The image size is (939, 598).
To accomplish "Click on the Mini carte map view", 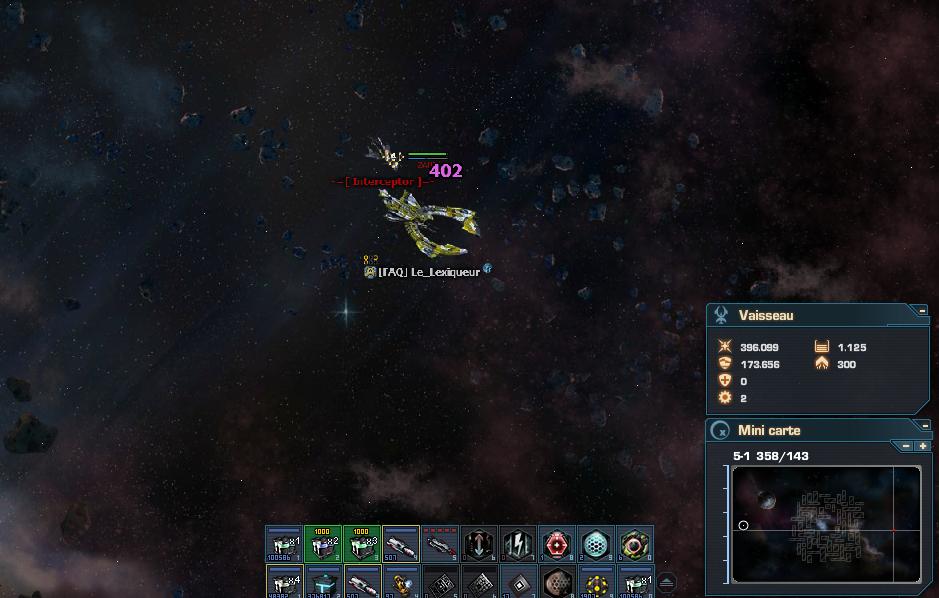I will 826,524.
